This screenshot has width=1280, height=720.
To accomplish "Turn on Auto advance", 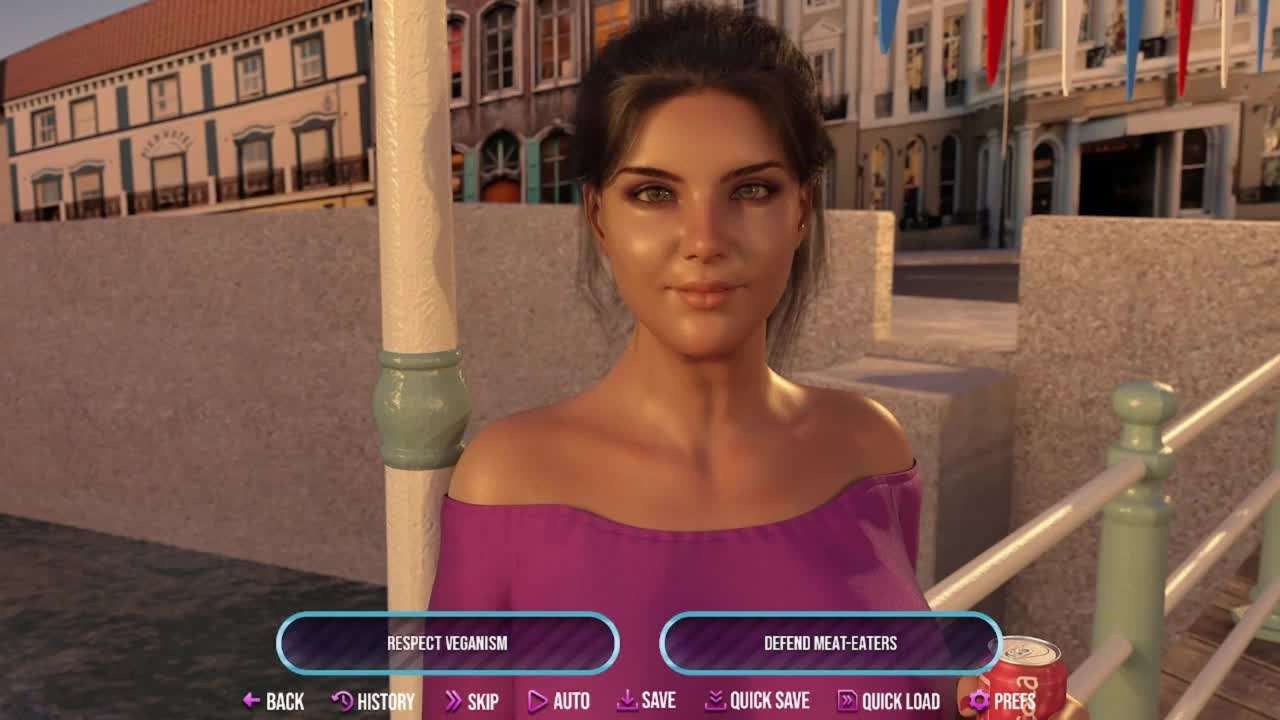I will 559,701.
